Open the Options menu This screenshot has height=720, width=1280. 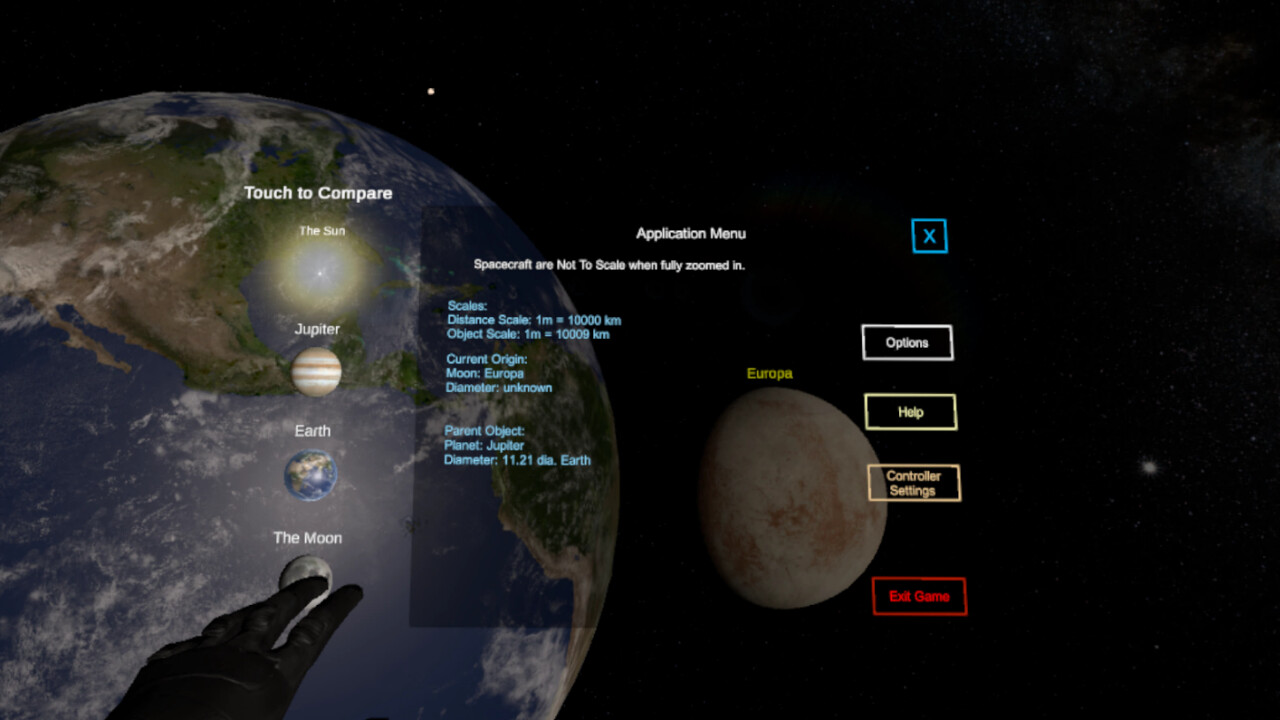click(x=906, y=342)
